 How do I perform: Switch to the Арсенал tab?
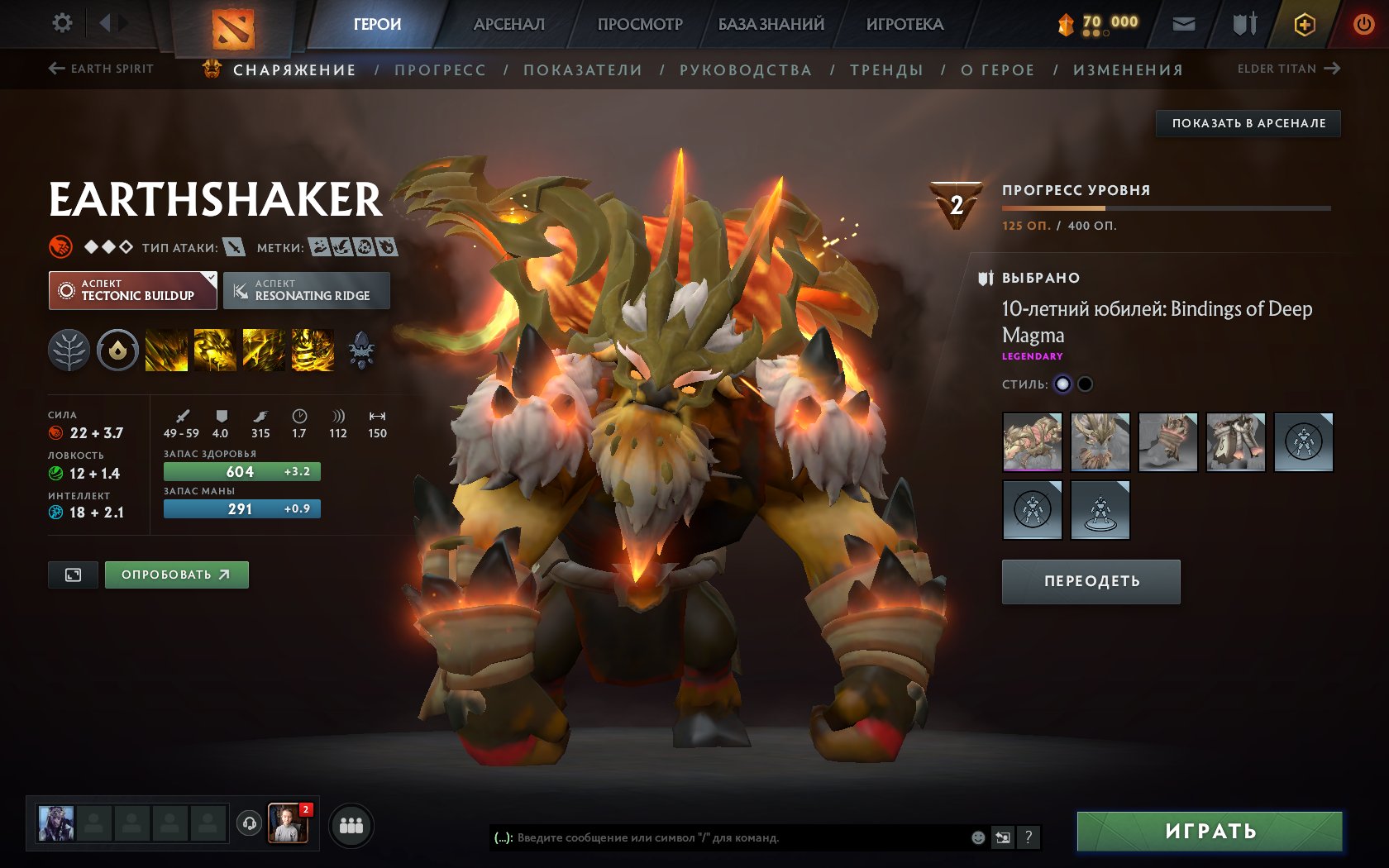[x=508, y=24]
